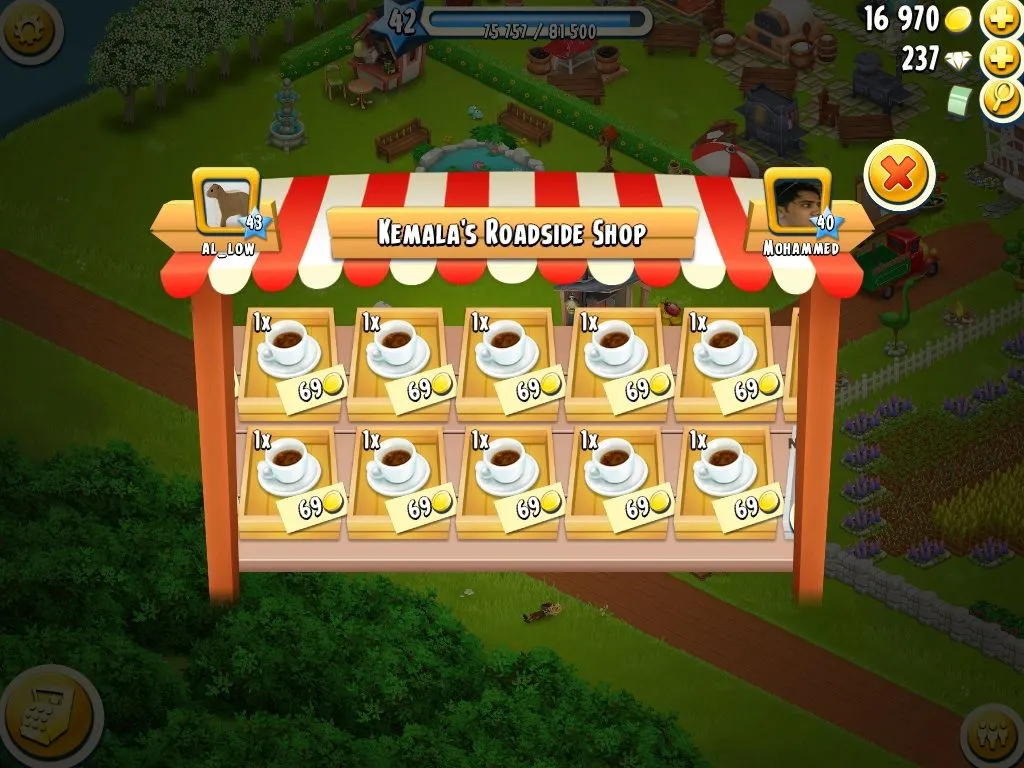1024x768 pixels.
Task: Buy diamonds using the plus button
Action: [x=1001, y=59]
